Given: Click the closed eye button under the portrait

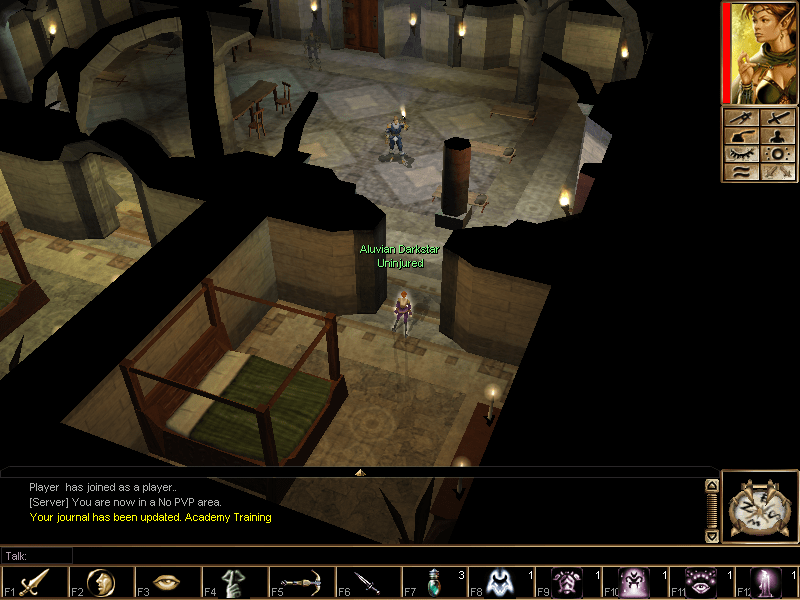Looking at the screenshot, I should point(740,154).
